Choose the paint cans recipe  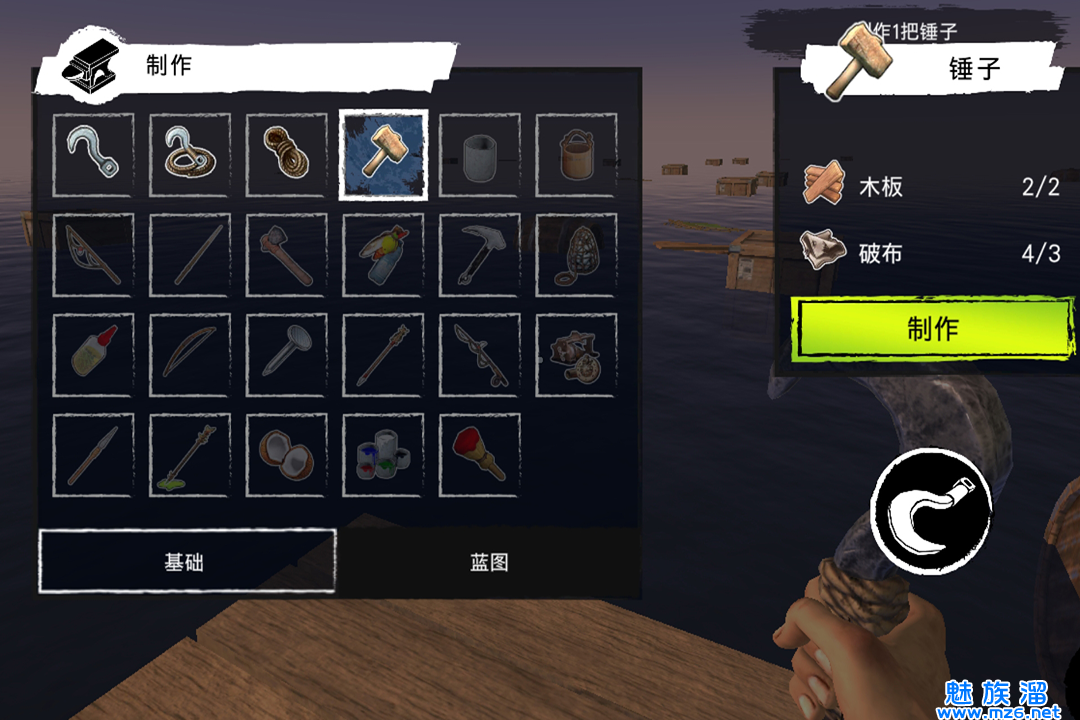coord(384,456)
